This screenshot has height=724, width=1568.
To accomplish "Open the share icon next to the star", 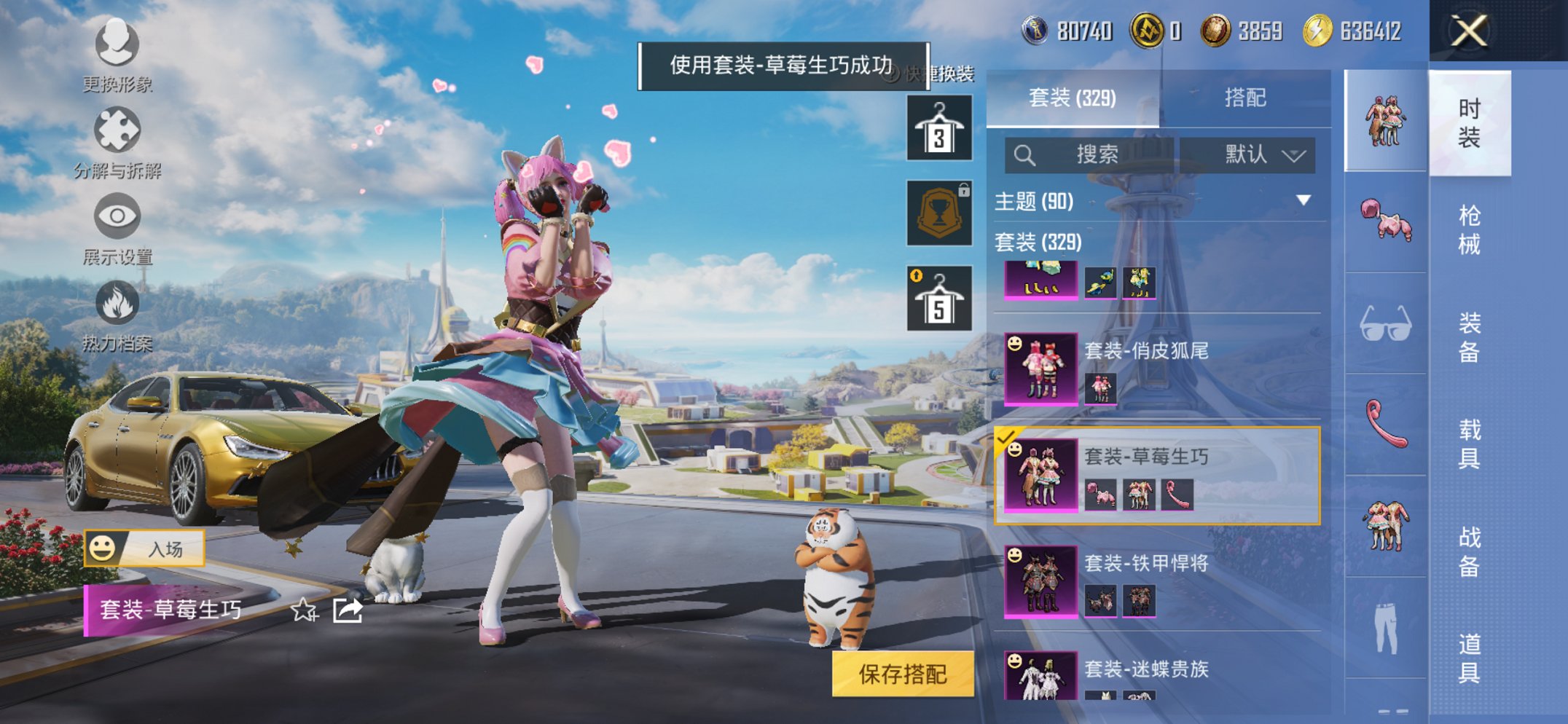I will (348, 611).
